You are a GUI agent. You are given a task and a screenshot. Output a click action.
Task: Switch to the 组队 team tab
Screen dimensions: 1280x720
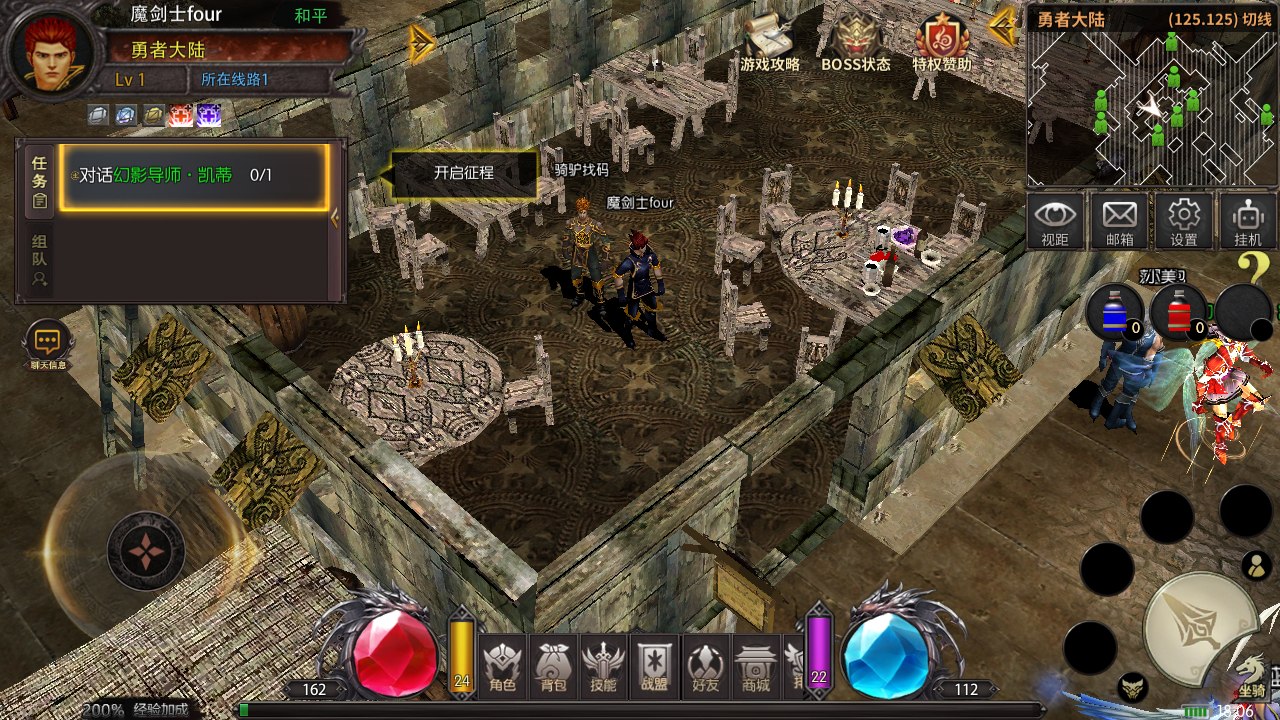point(39,260)
